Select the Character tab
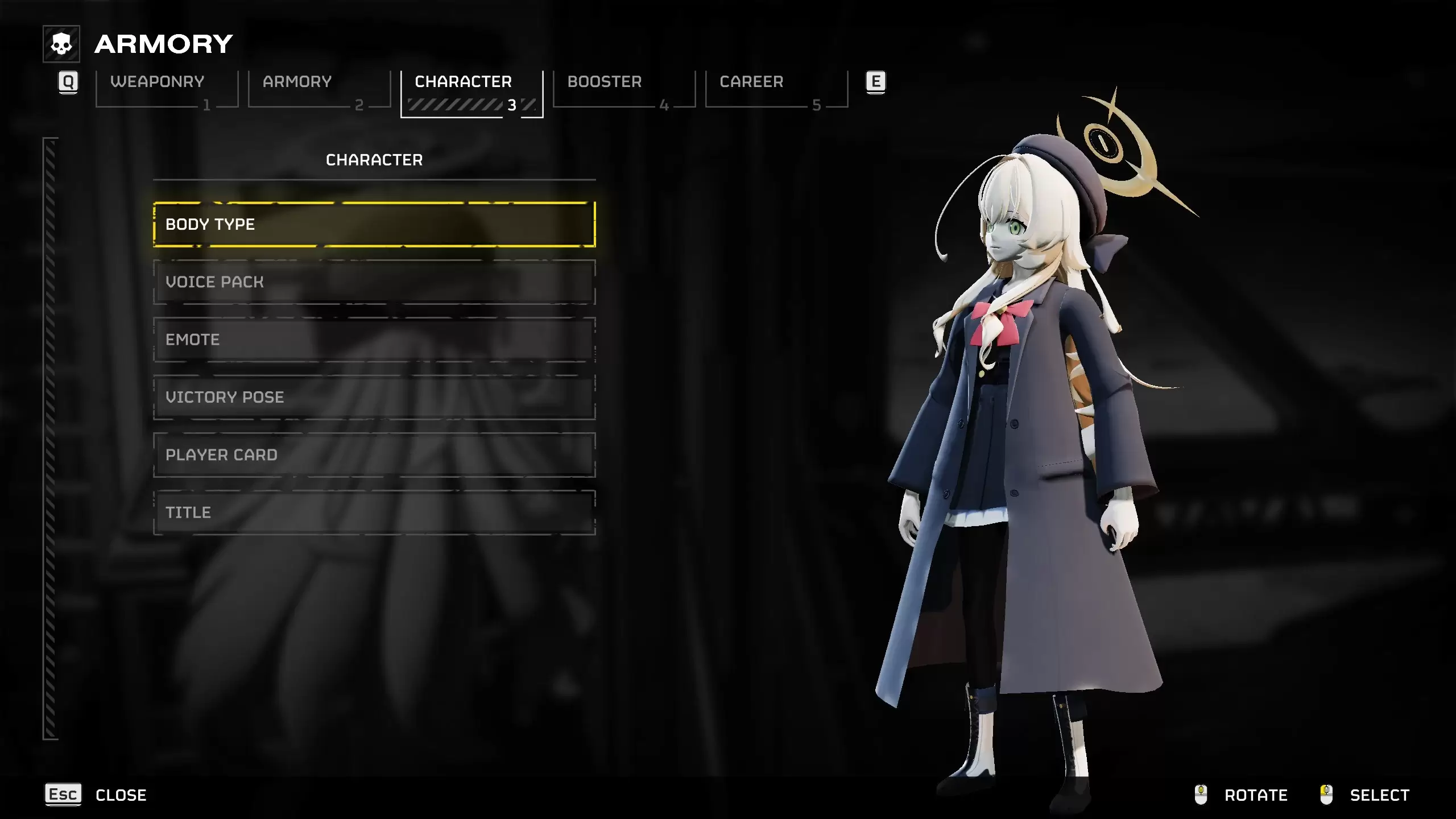Viewport: 1456px width, 819px height. coord(471,91)
